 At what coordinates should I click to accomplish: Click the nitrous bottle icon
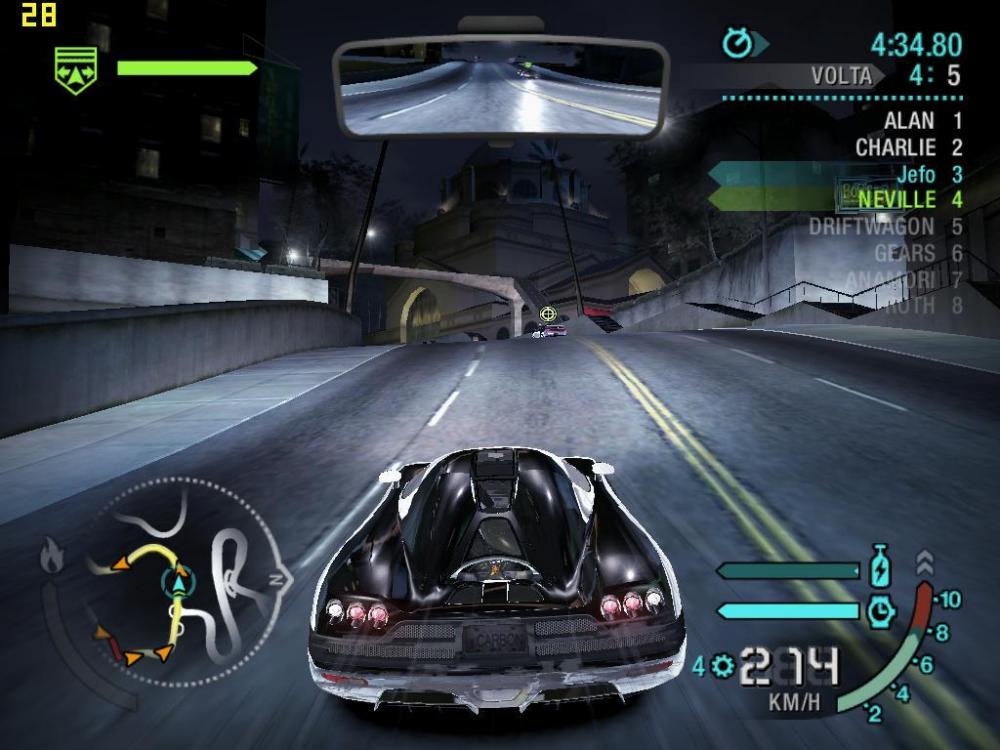880,566
